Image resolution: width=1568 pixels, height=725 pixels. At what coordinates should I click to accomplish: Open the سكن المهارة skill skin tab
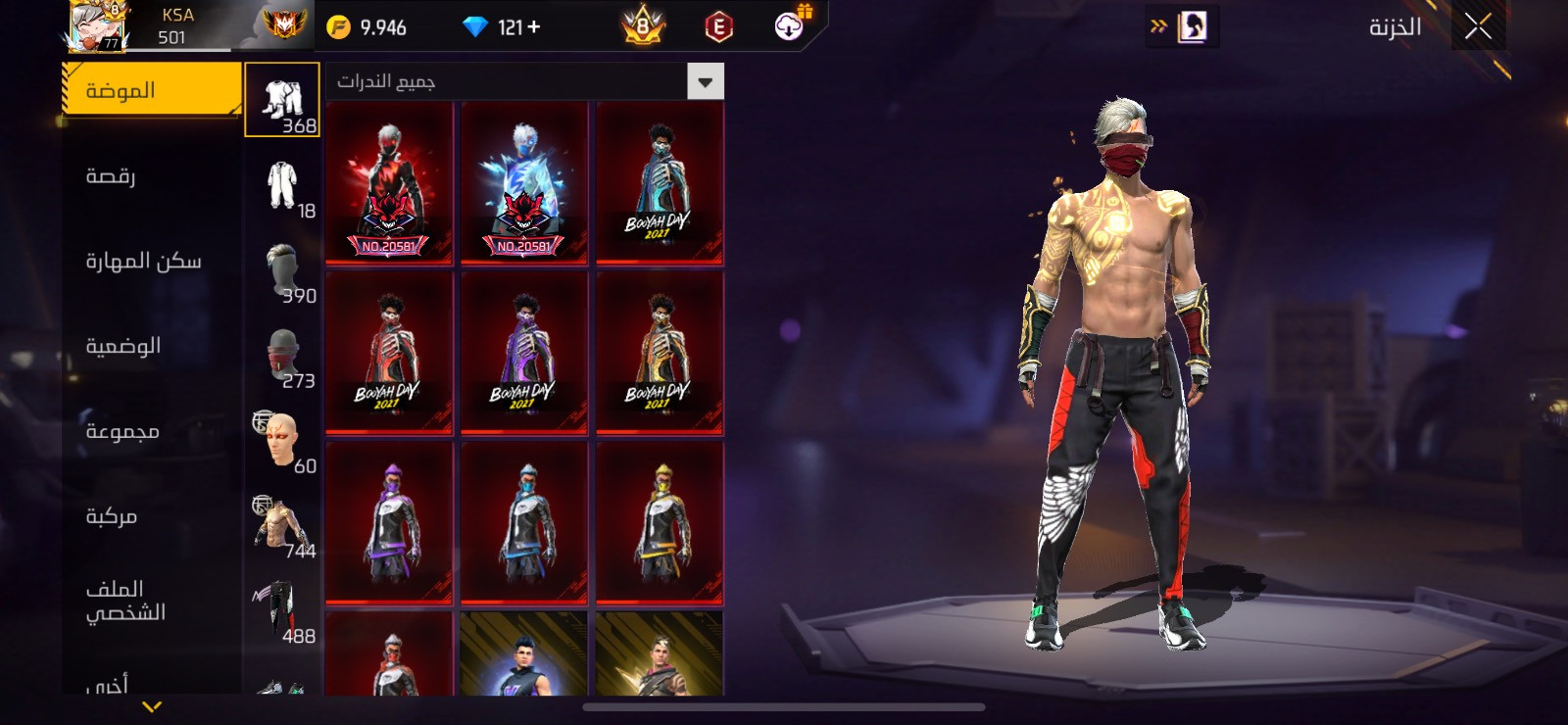click(151, 261)
